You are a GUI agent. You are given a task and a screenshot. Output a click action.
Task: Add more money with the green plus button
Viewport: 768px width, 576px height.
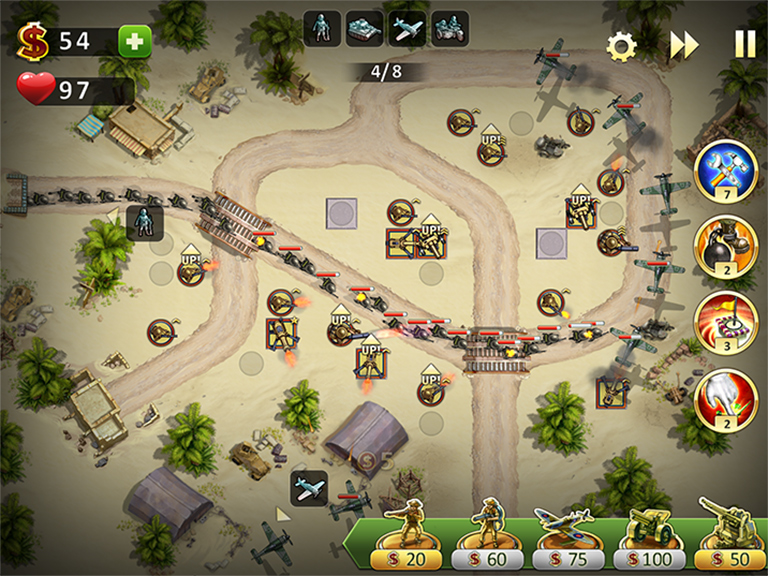[135, 41]
